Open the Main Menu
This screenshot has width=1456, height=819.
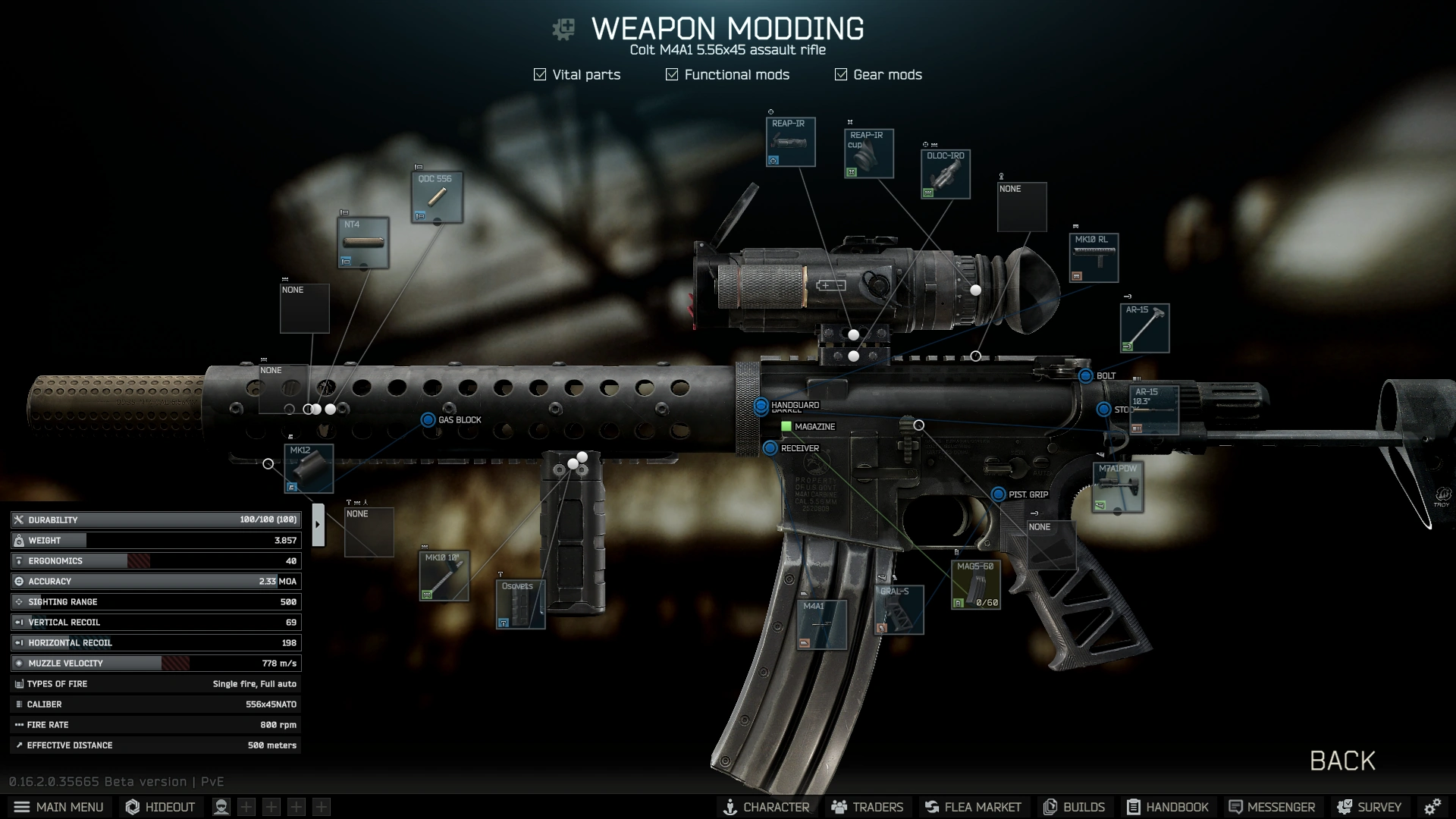tap(58, 807)
